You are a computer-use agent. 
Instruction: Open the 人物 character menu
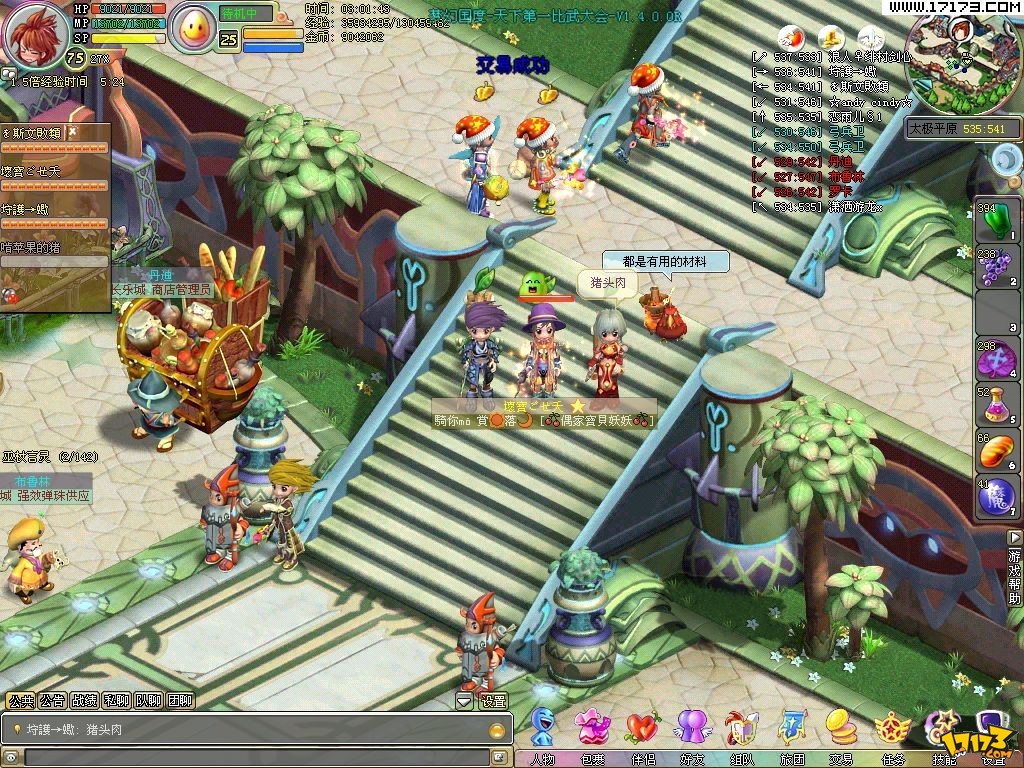pos(543,730)
